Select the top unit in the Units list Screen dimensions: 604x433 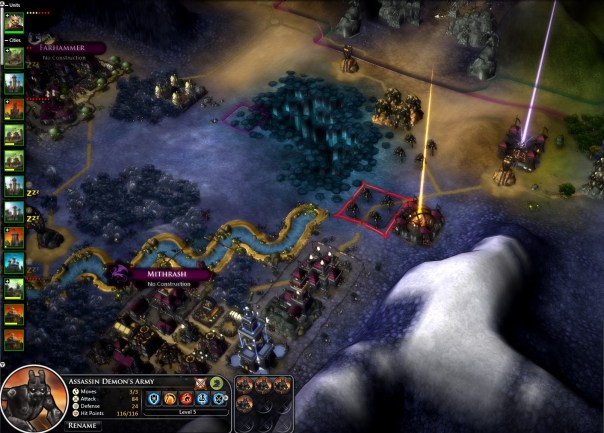(14, 22)
